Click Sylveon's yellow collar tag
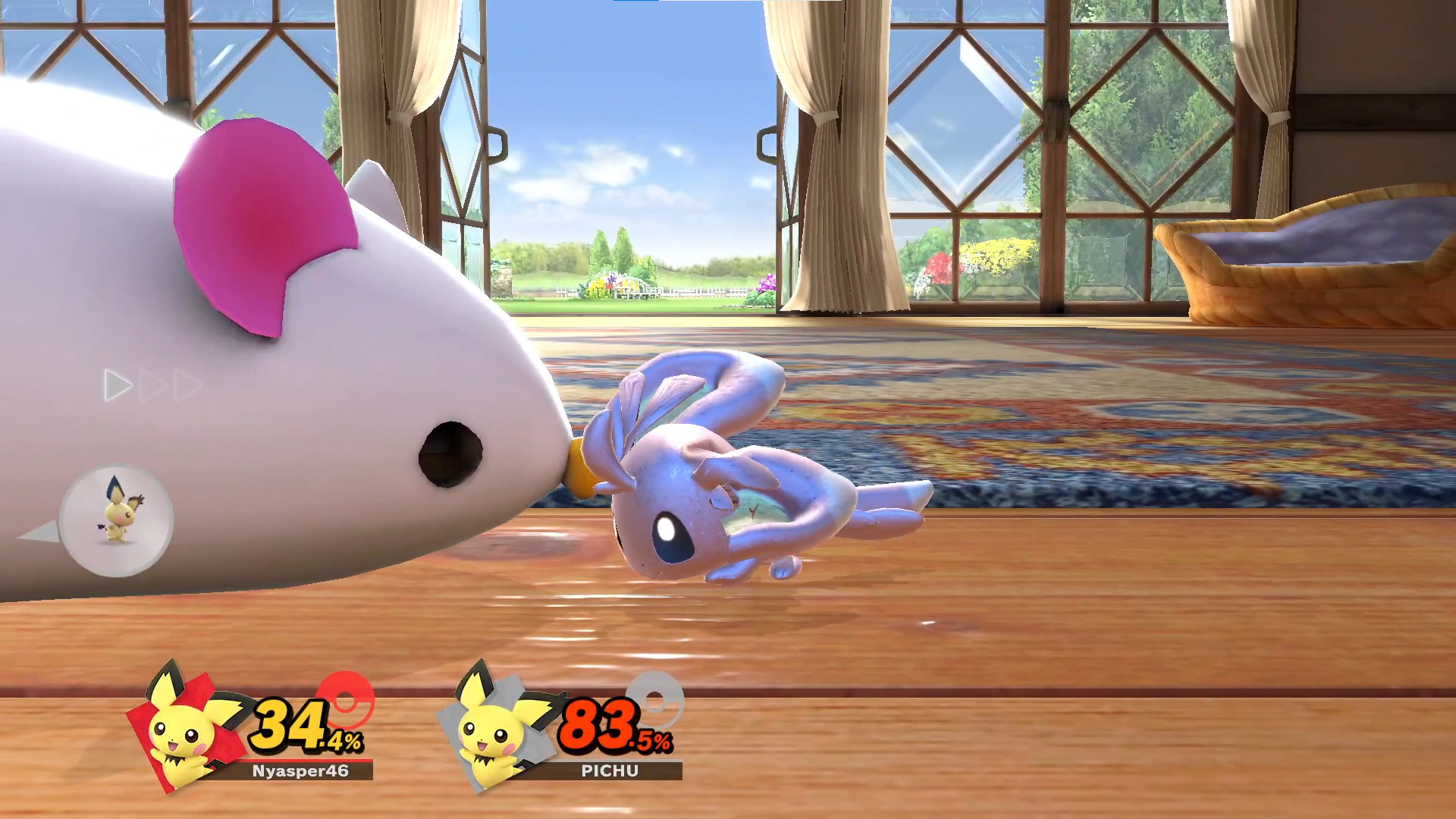The height and width of the screenshot is (819, 1456). pyautogui.click(x=578, y=466)
